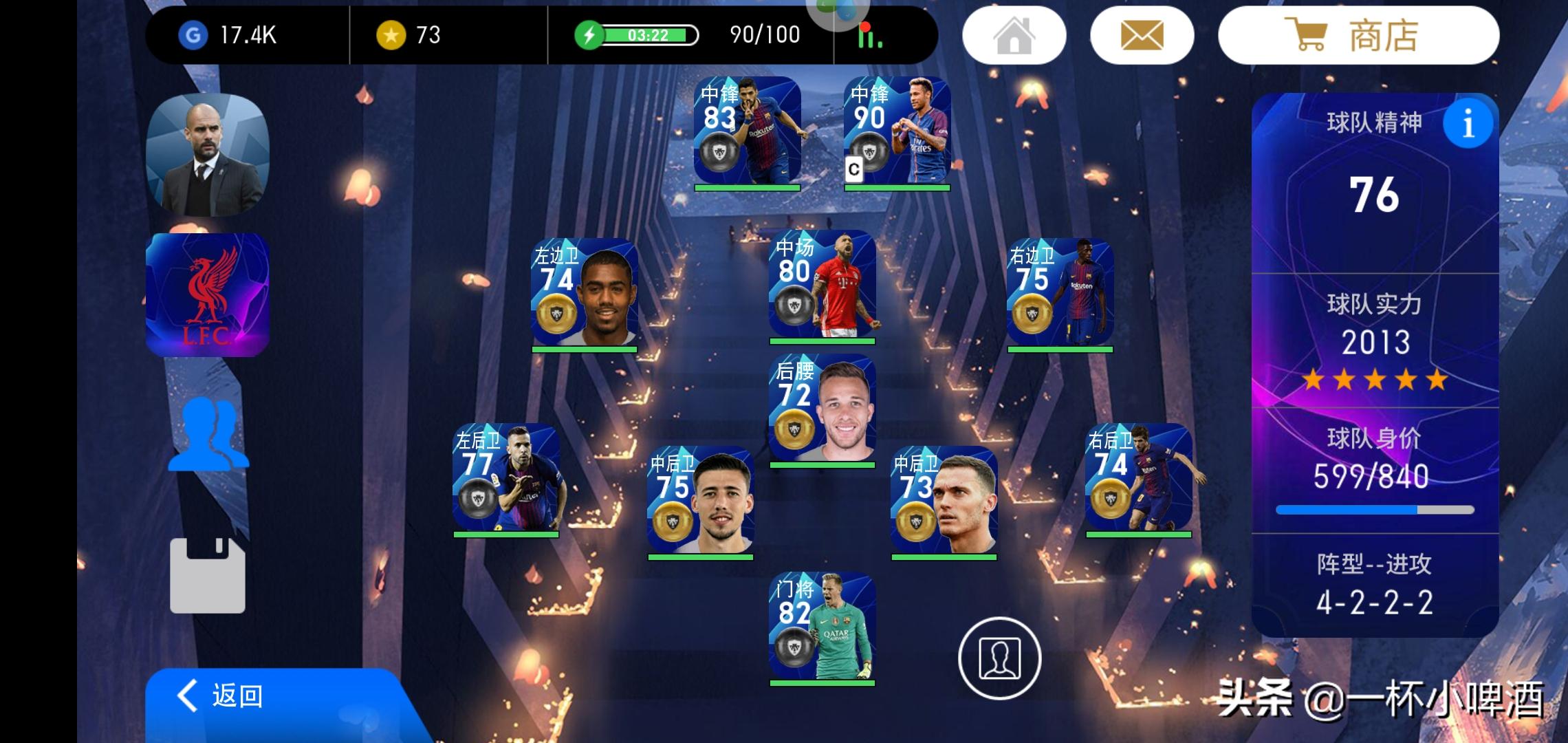Go to the home screen

click(1014, 36)
